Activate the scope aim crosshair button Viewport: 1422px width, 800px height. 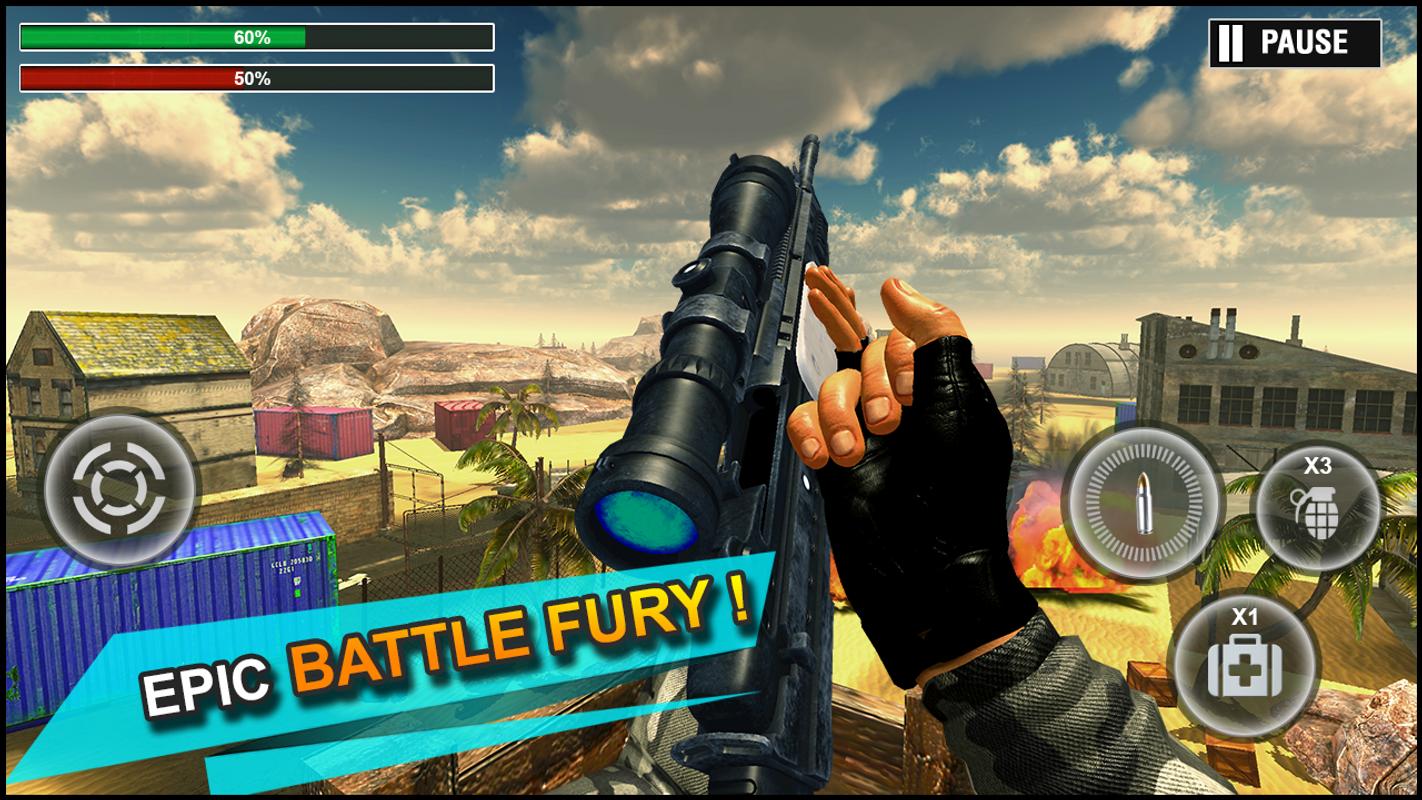coord(119,488)
